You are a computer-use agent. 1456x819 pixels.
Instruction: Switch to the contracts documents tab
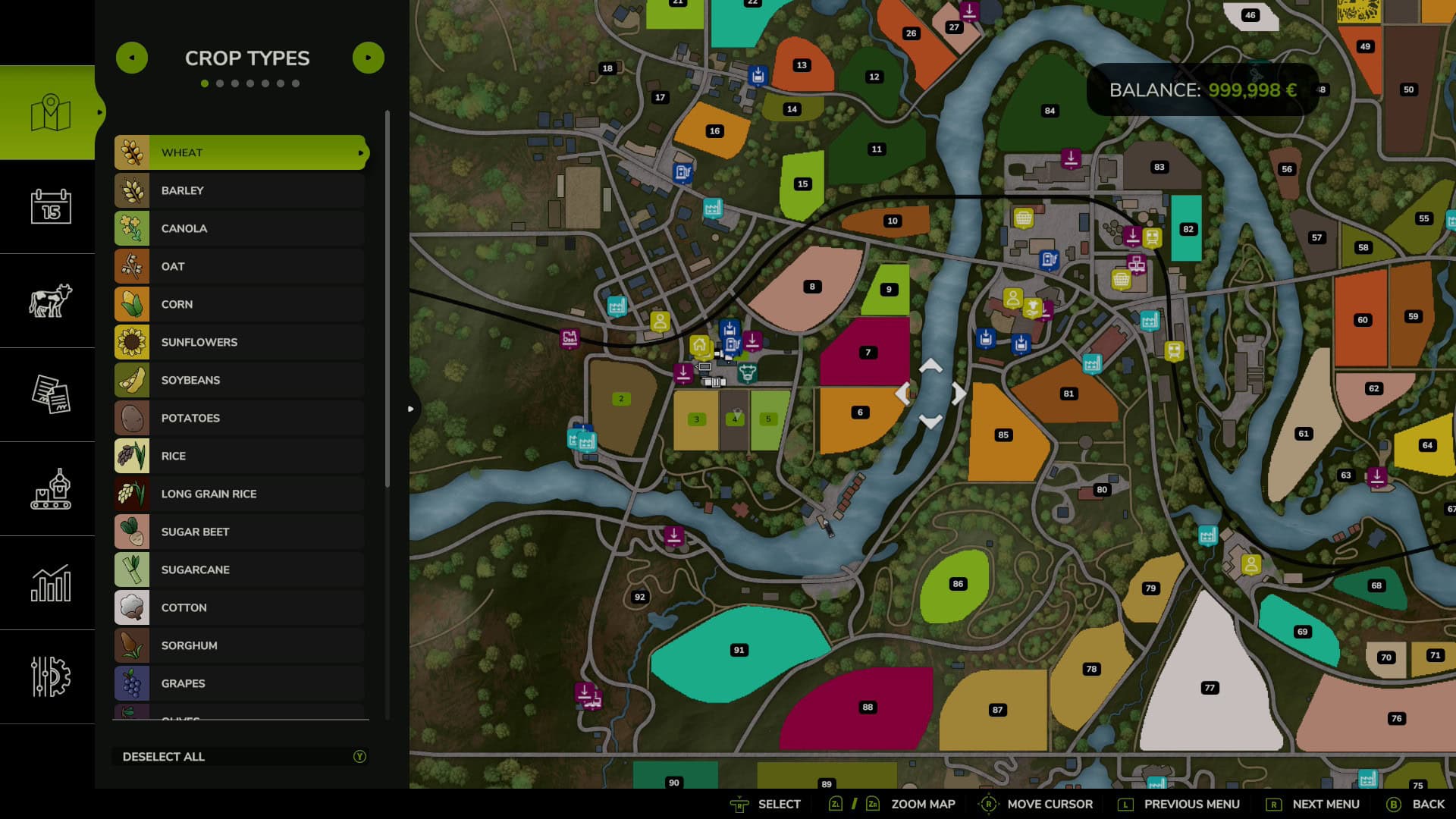tap(50, 394)
